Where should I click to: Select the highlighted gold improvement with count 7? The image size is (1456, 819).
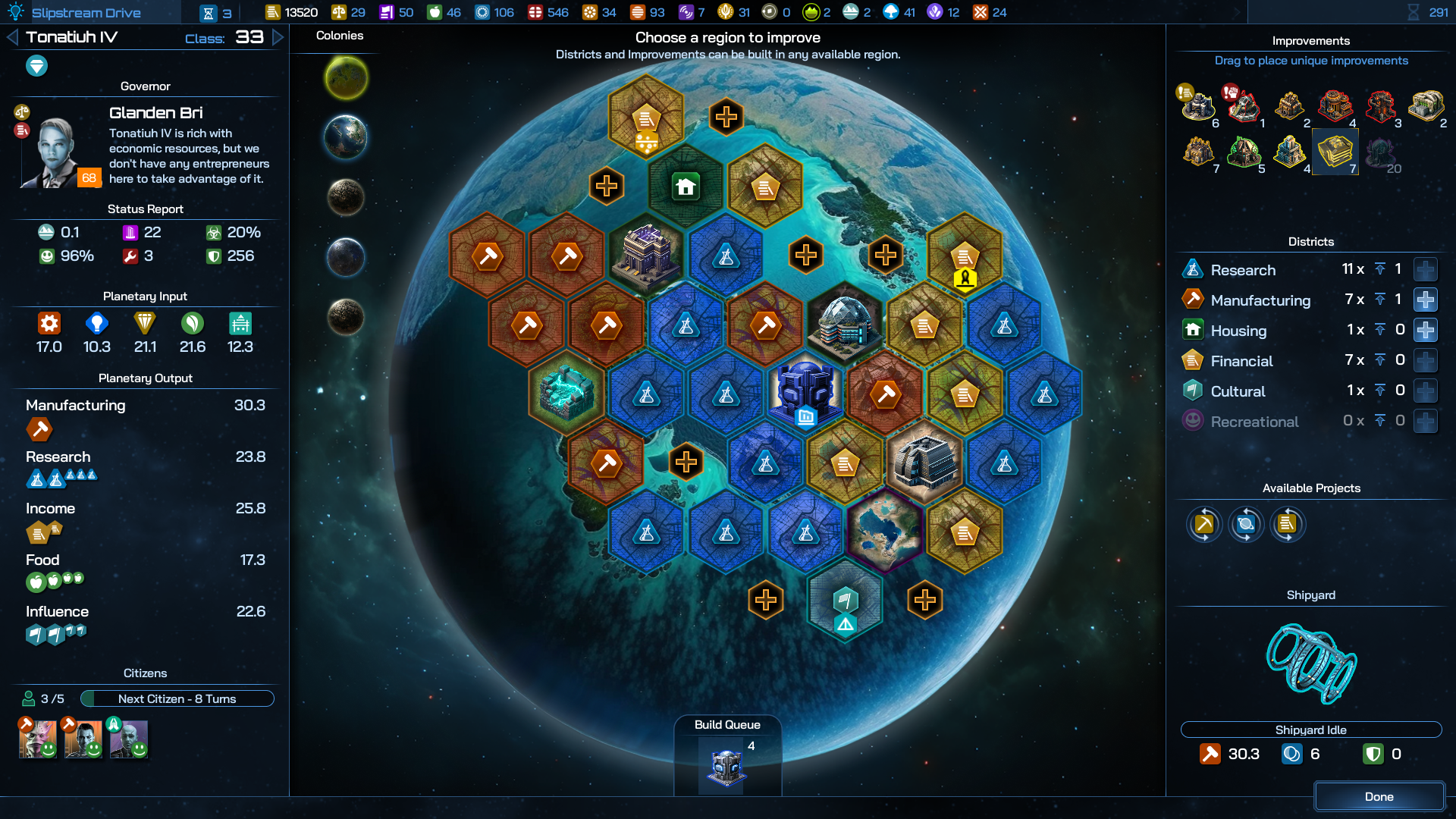(1335, 152)
